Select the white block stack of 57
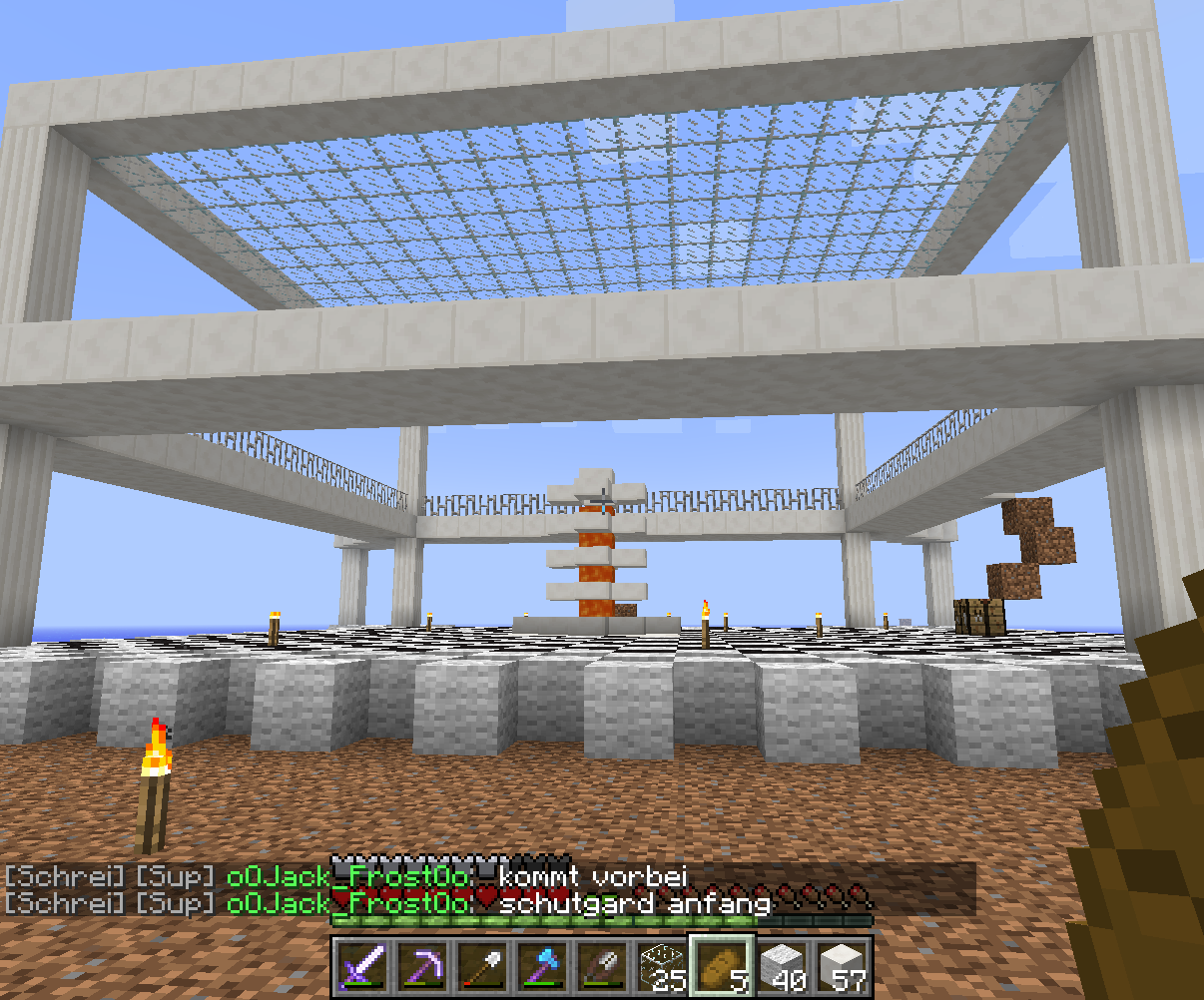 pos(844,966)
